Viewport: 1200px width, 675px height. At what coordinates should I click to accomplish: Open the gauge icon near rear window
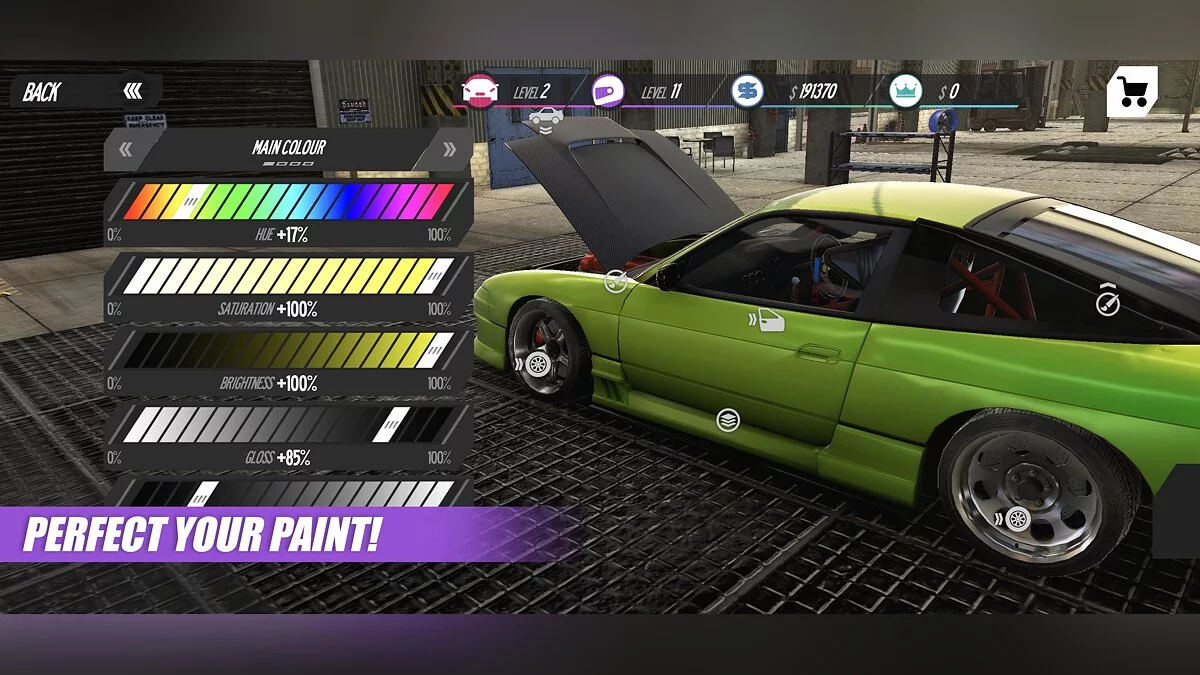coord(1107,304)
